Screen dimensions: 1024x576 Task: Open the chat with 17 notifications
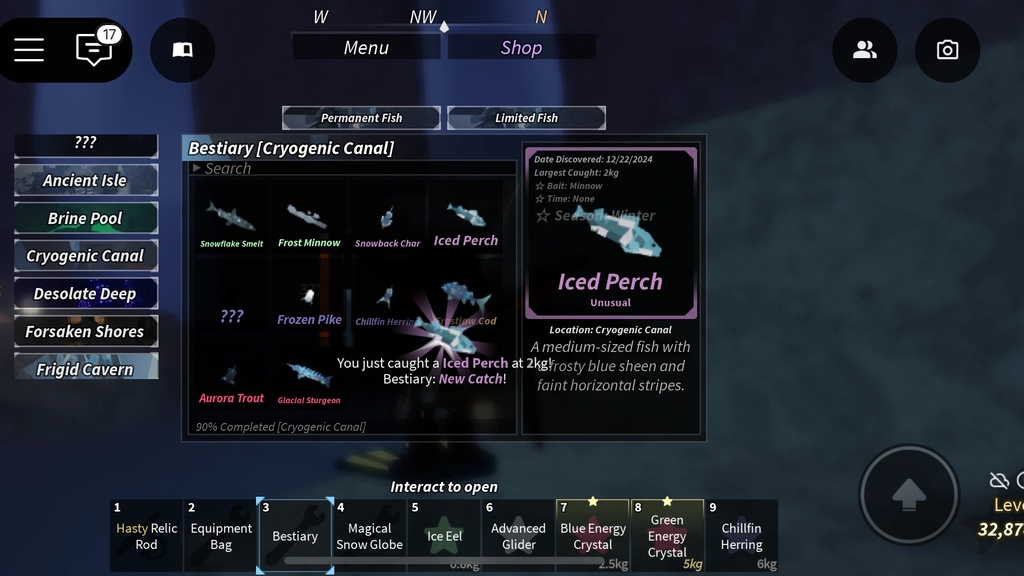[94, 49]
